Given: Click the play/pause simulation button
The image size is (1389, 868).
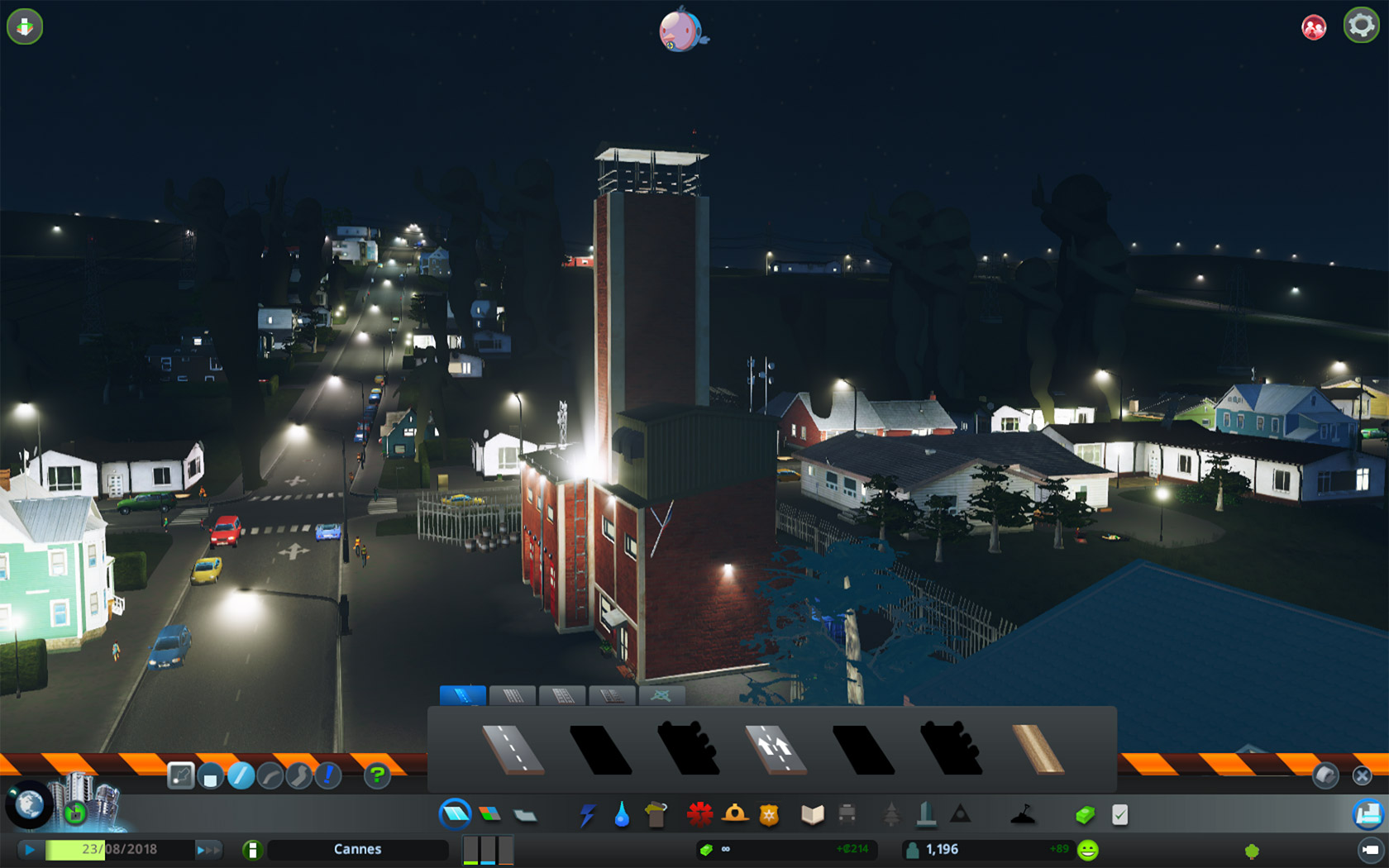Looking at the screenshot, I should [x=30, y=849].
